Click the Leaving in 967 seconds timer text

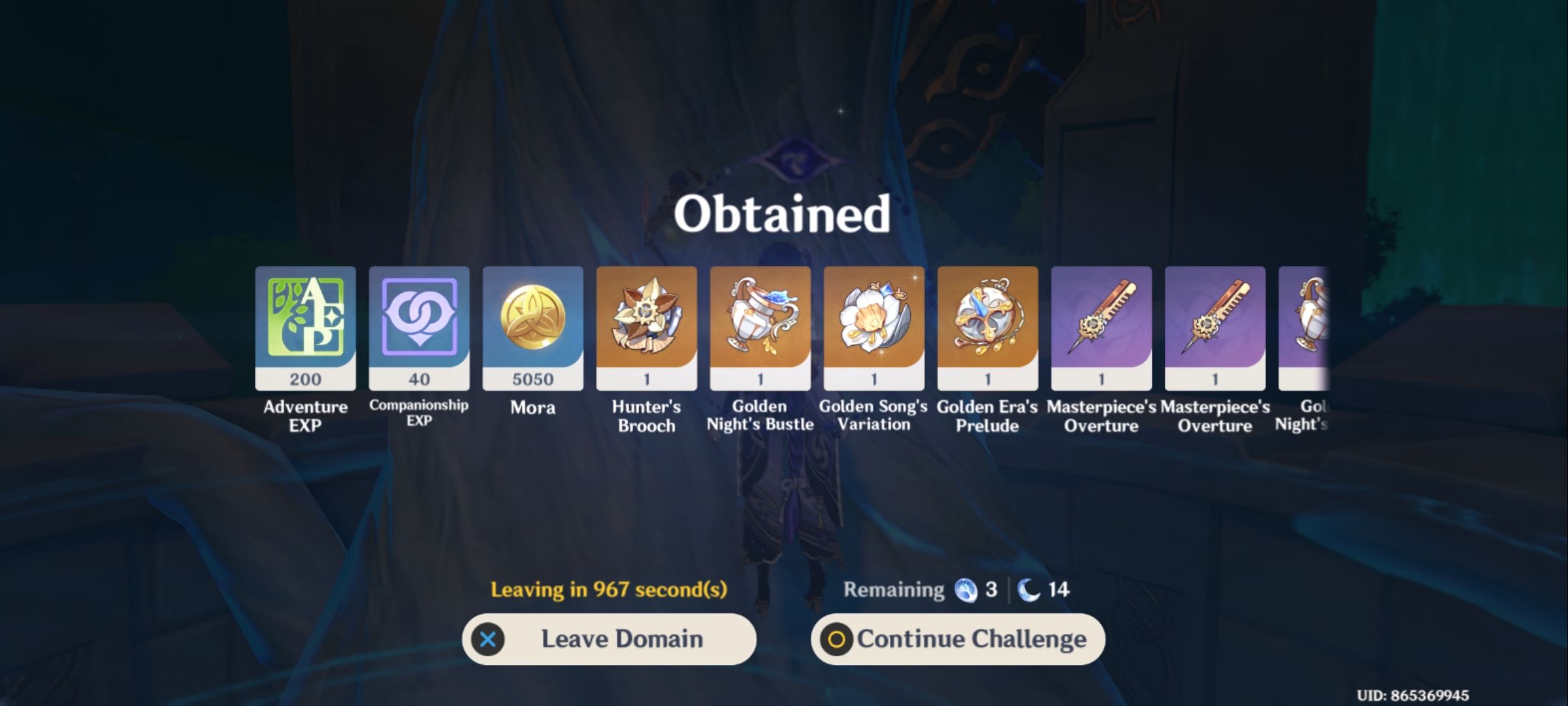tap(611, 589)
